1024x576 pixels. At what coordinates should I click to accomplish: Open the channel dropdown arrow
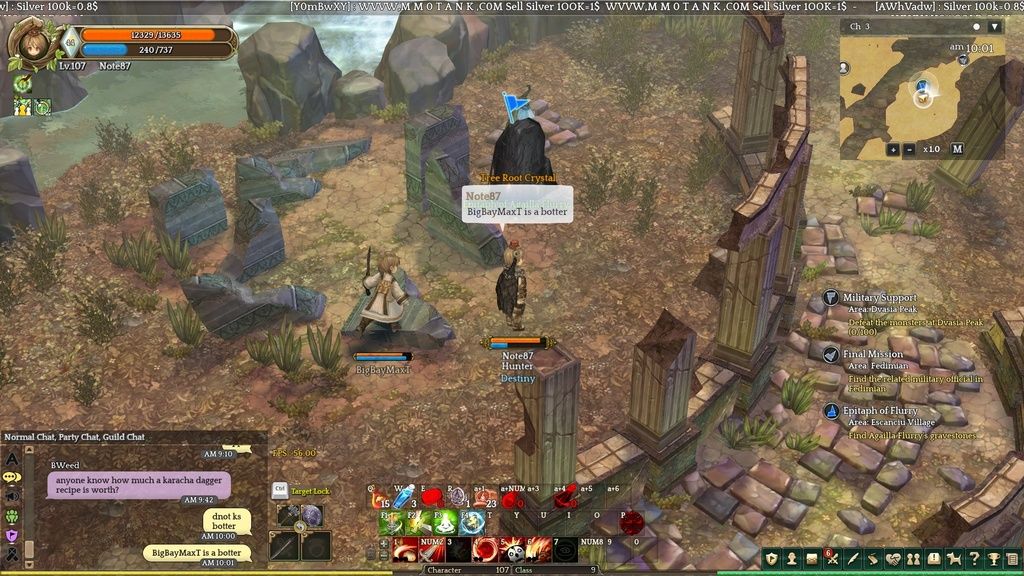993,27
